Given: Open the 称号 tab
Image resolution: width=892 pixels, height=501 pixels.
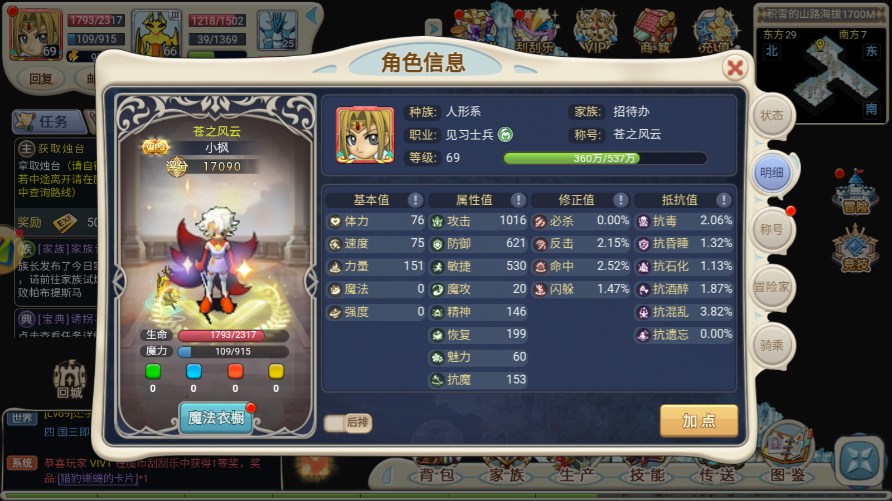Looking at the screenshot, I should coord(772,229).
